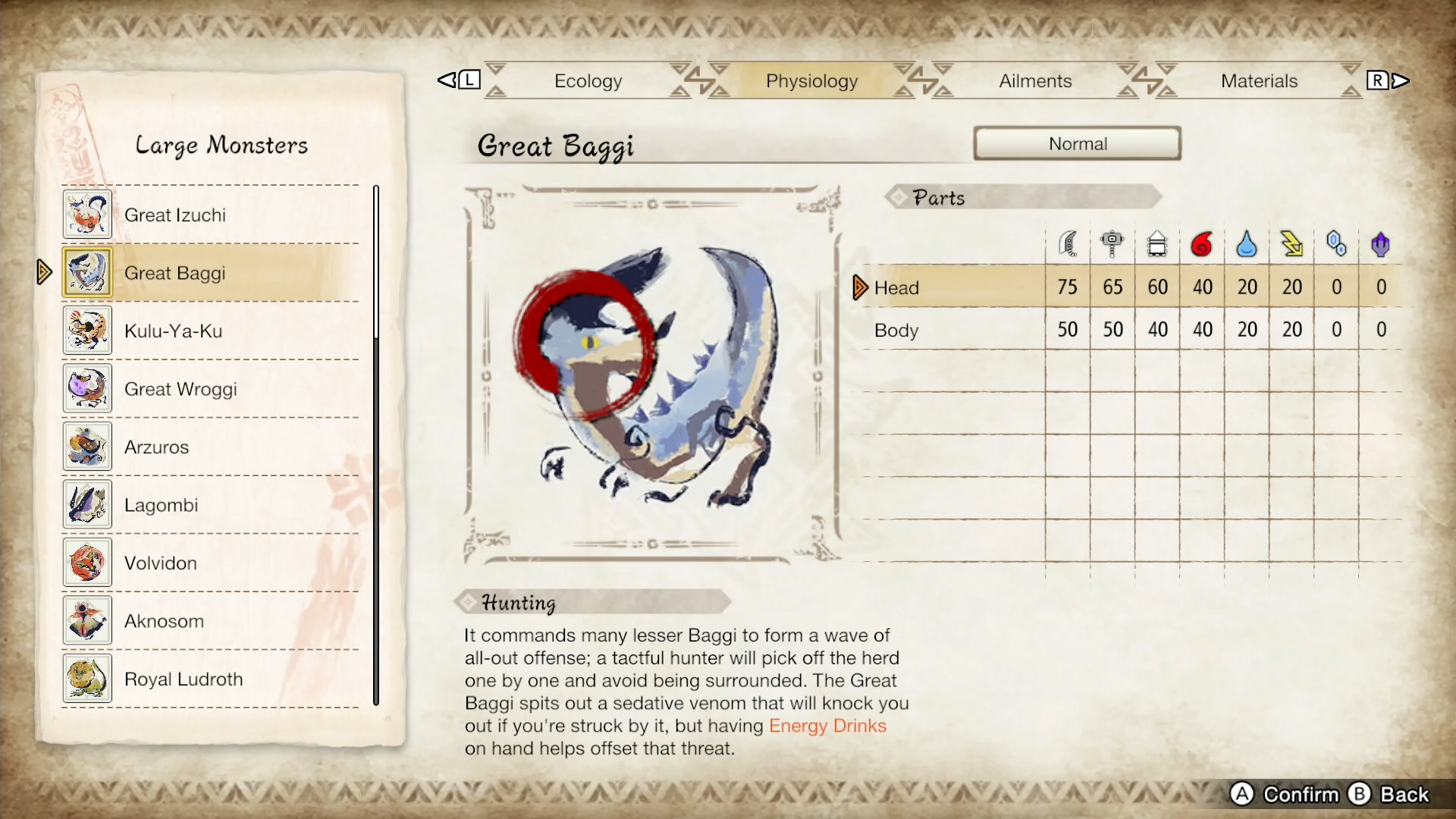Click the dragon element icon
This screenshot has width=1456, height=819.
[x=1380, y=243]
